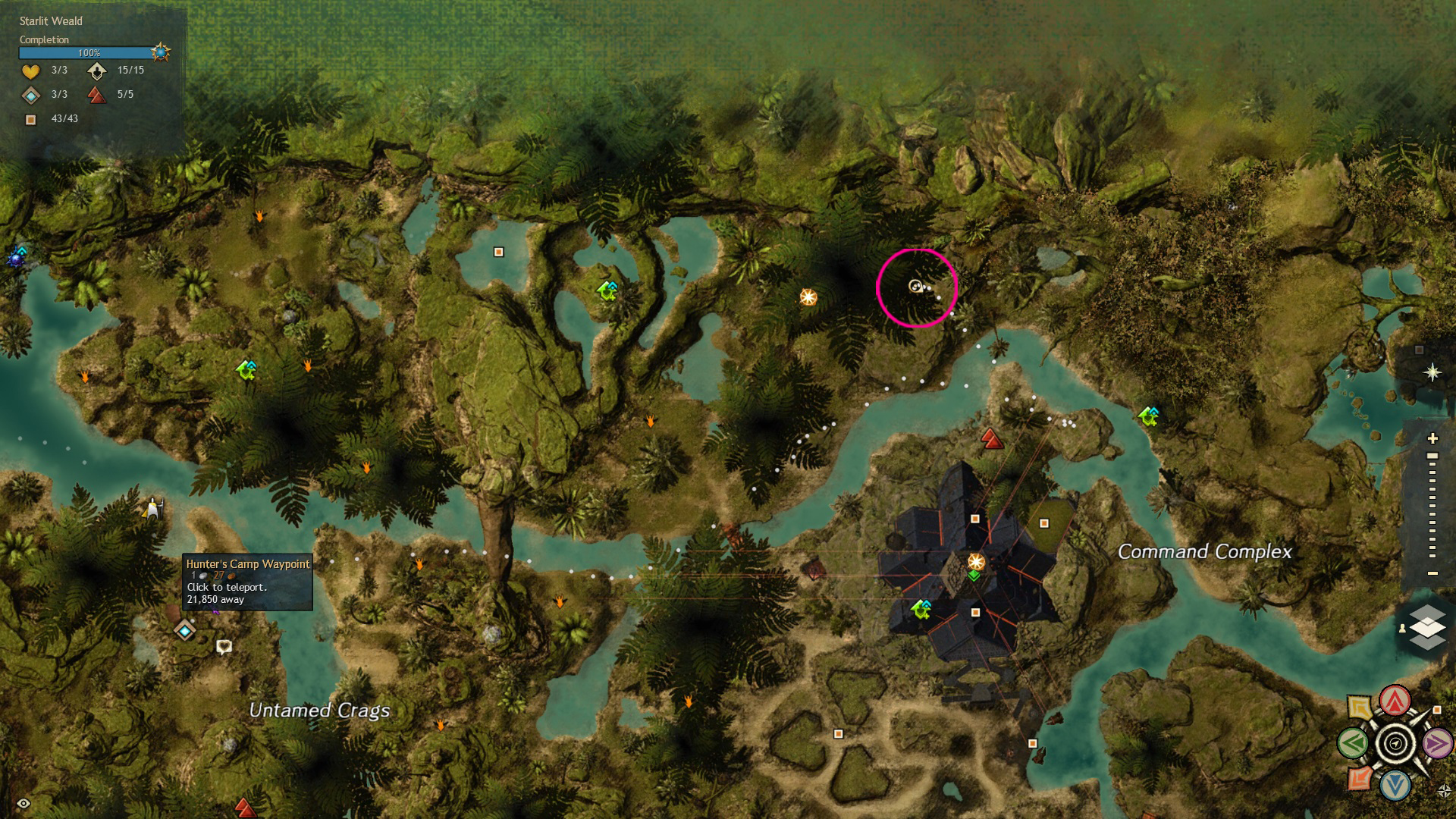Image resolution: width=1456 pixels, height=819 pixels.
Task: Select the red hero point above Command Complex
Action: tap(992, 438)
